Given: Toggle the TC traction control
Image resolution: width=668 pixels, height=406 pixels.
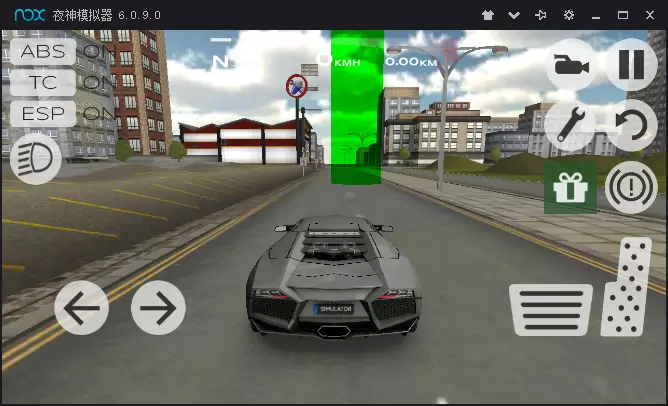Looking at the screenshot, I should [x=42, y=82].
